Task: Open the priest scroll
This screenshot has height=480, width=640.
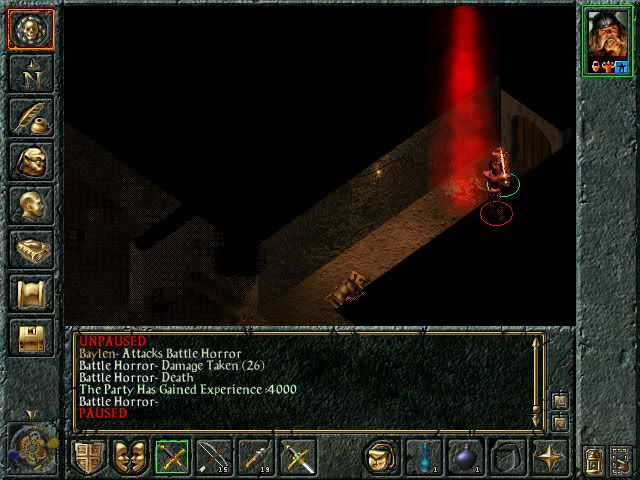Action: coord(30,293)
